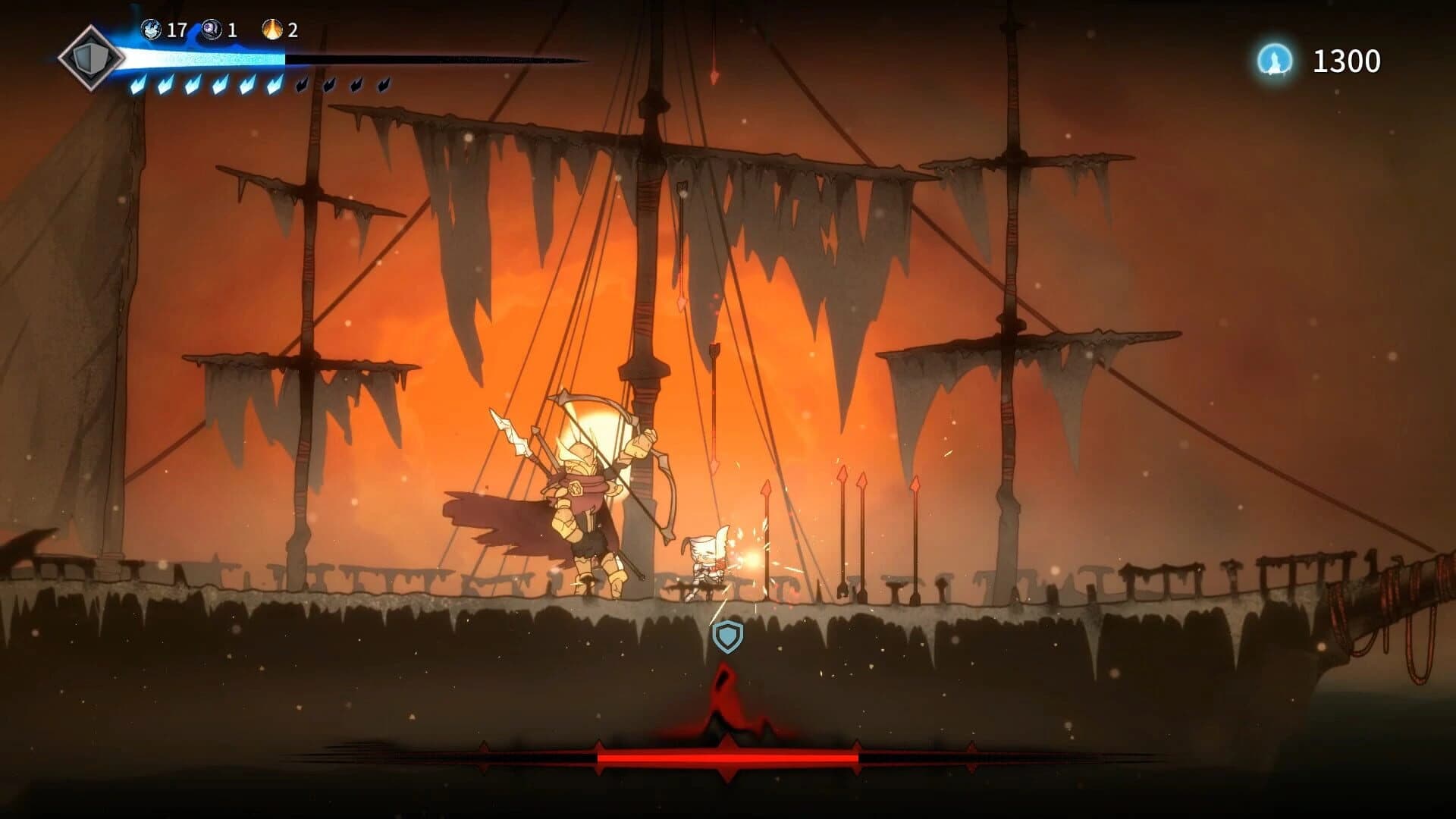
Task: Click the purple potion icon showing 1
Action: (210, 30)
